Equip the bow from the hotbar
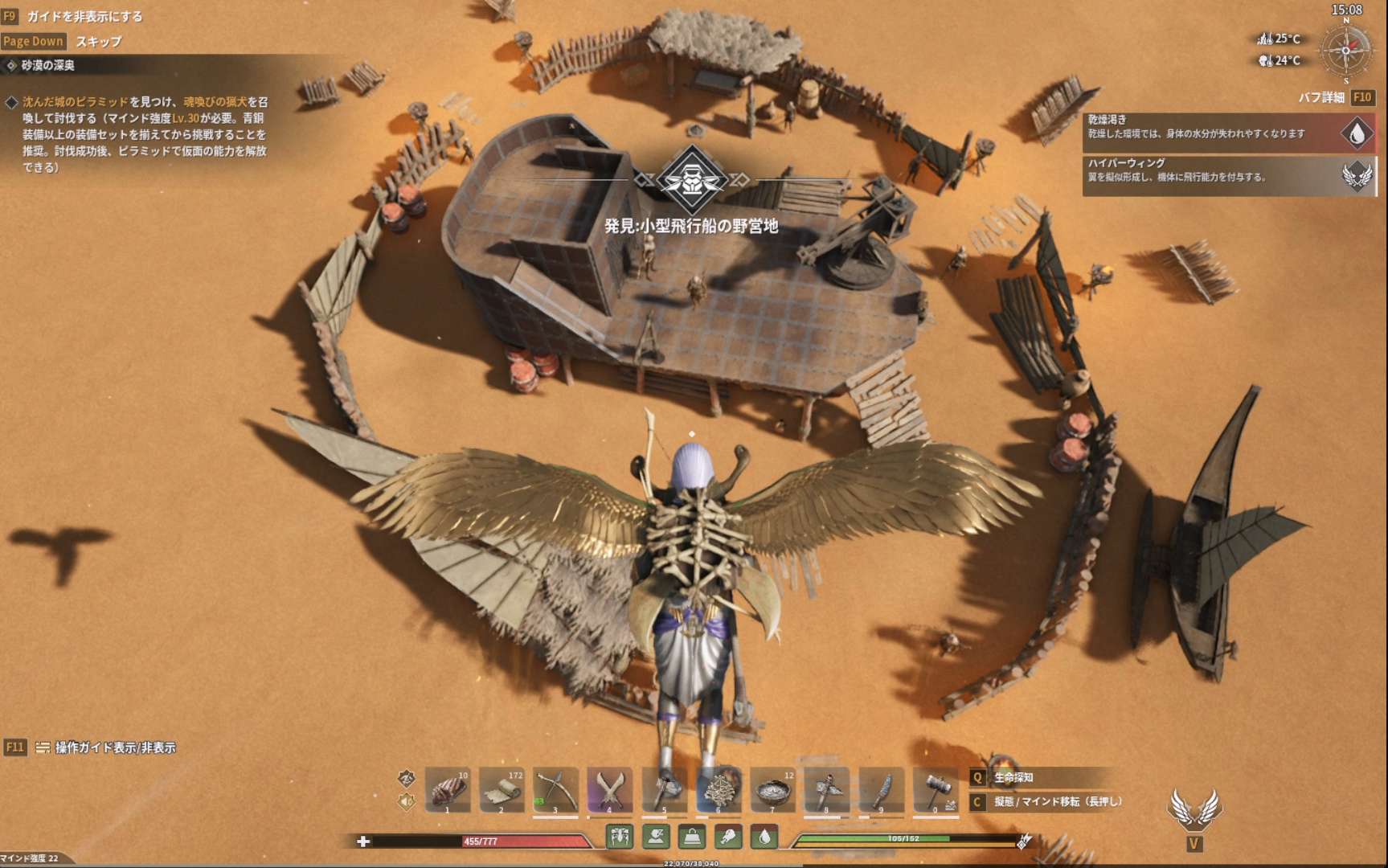Screen dimensions: 1388x868 (x=555, y=790)
